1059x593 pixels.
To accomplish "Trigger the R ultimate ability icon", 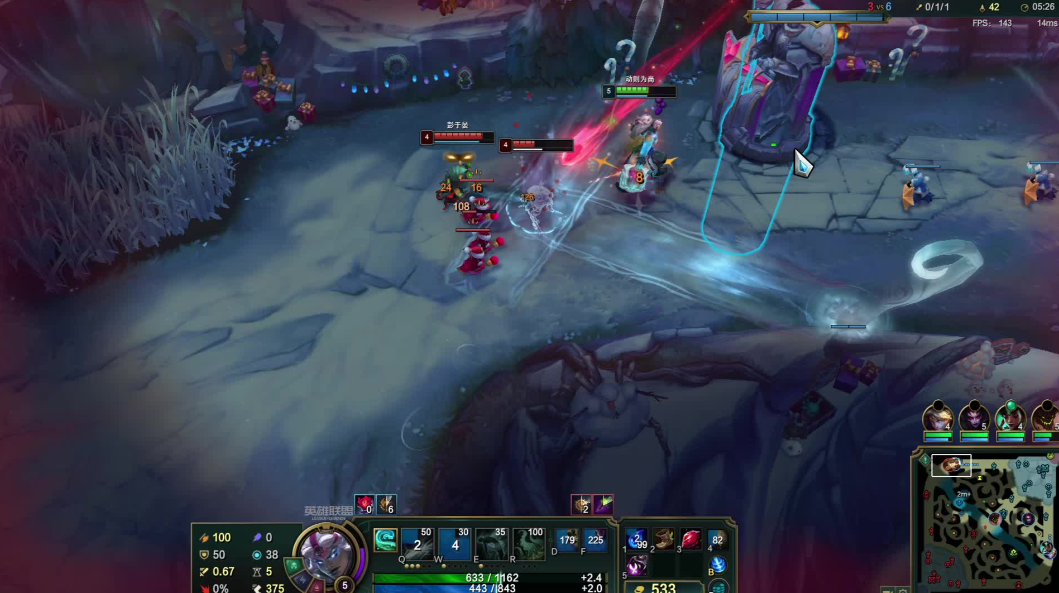I will click(x=528, y=543).
